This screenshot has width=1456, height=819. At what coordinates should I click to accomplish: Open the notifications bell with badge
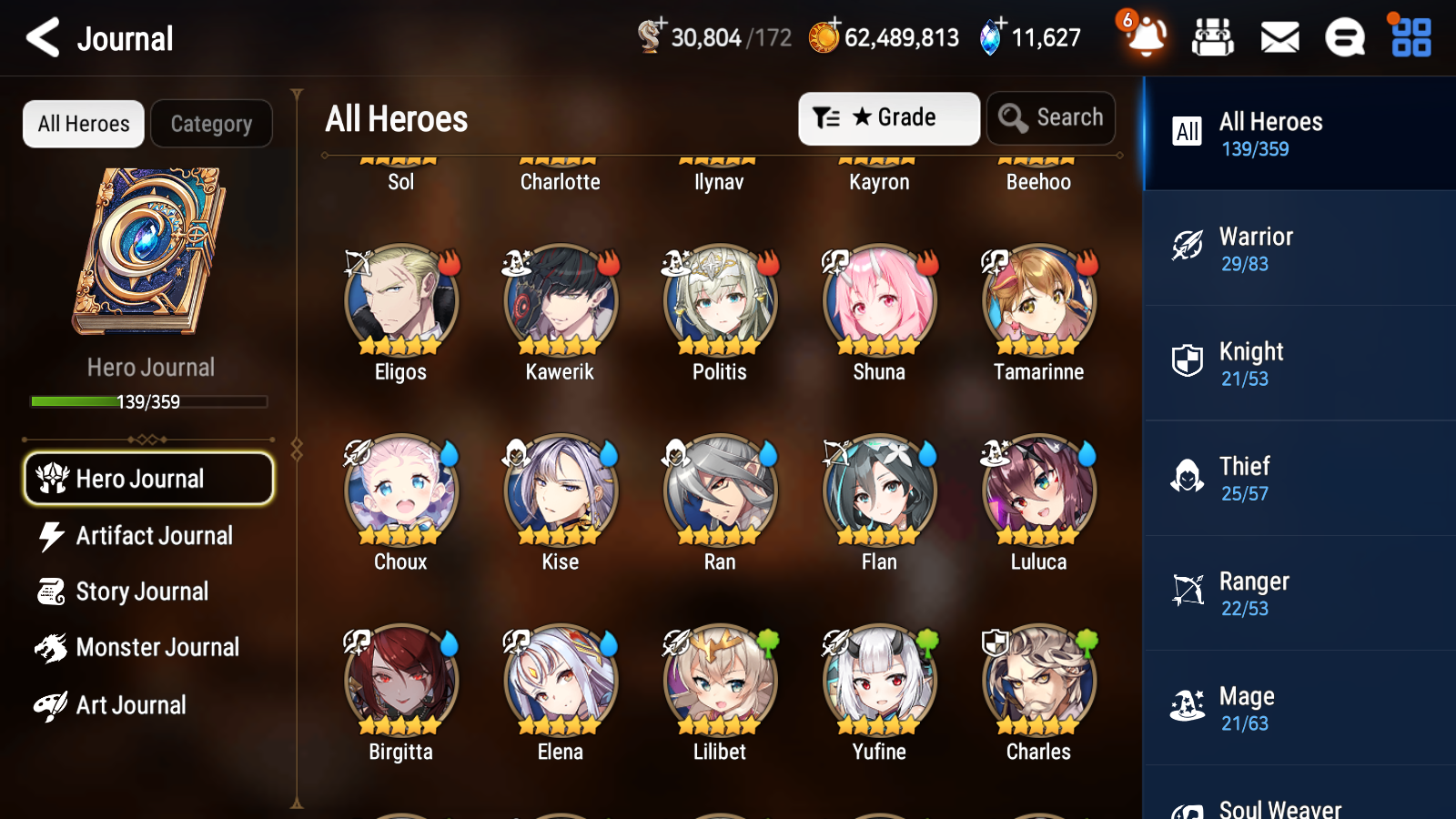[x=1145, y=37]
